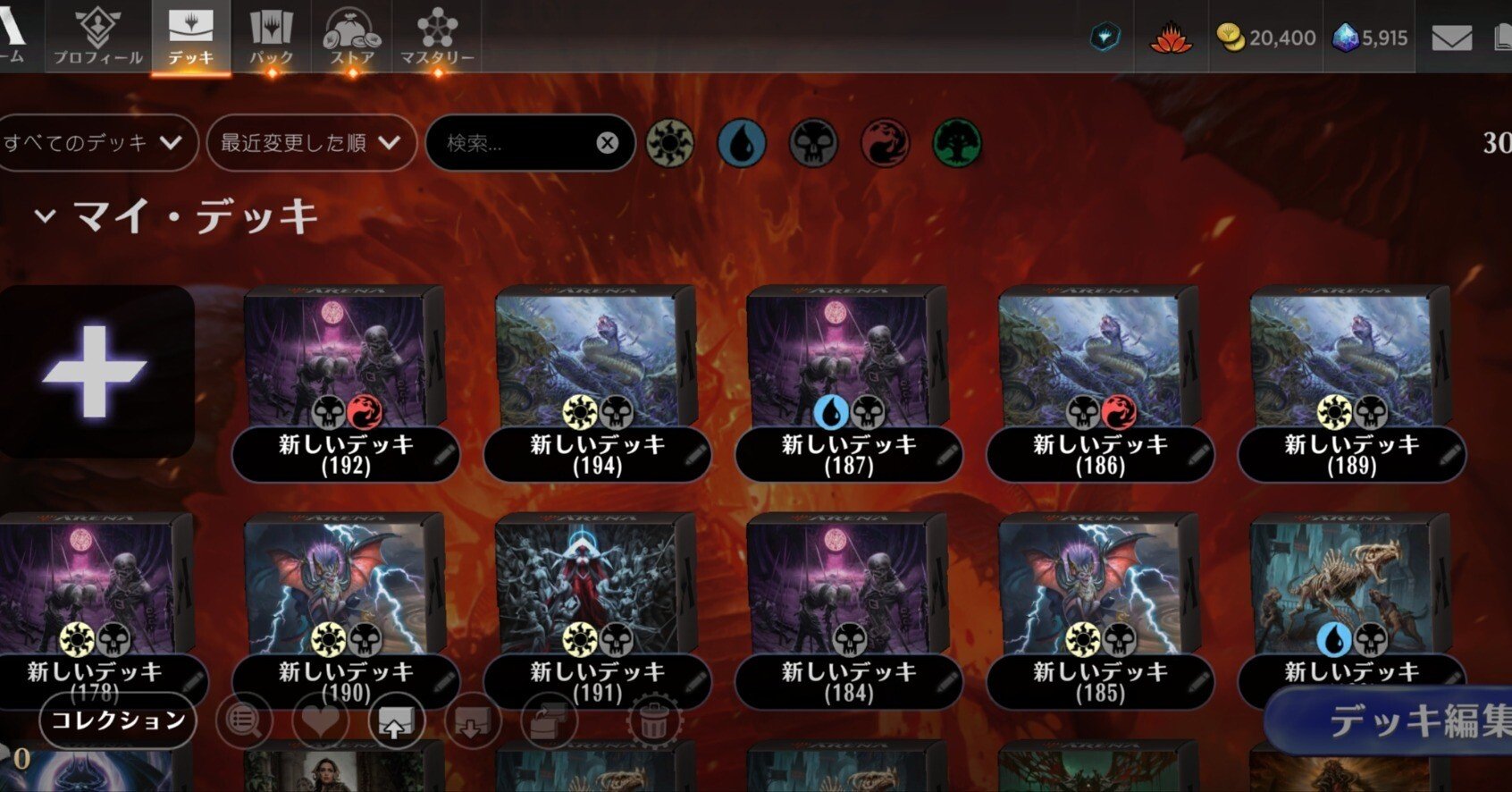Open the ストア tab

pos(352,38)
